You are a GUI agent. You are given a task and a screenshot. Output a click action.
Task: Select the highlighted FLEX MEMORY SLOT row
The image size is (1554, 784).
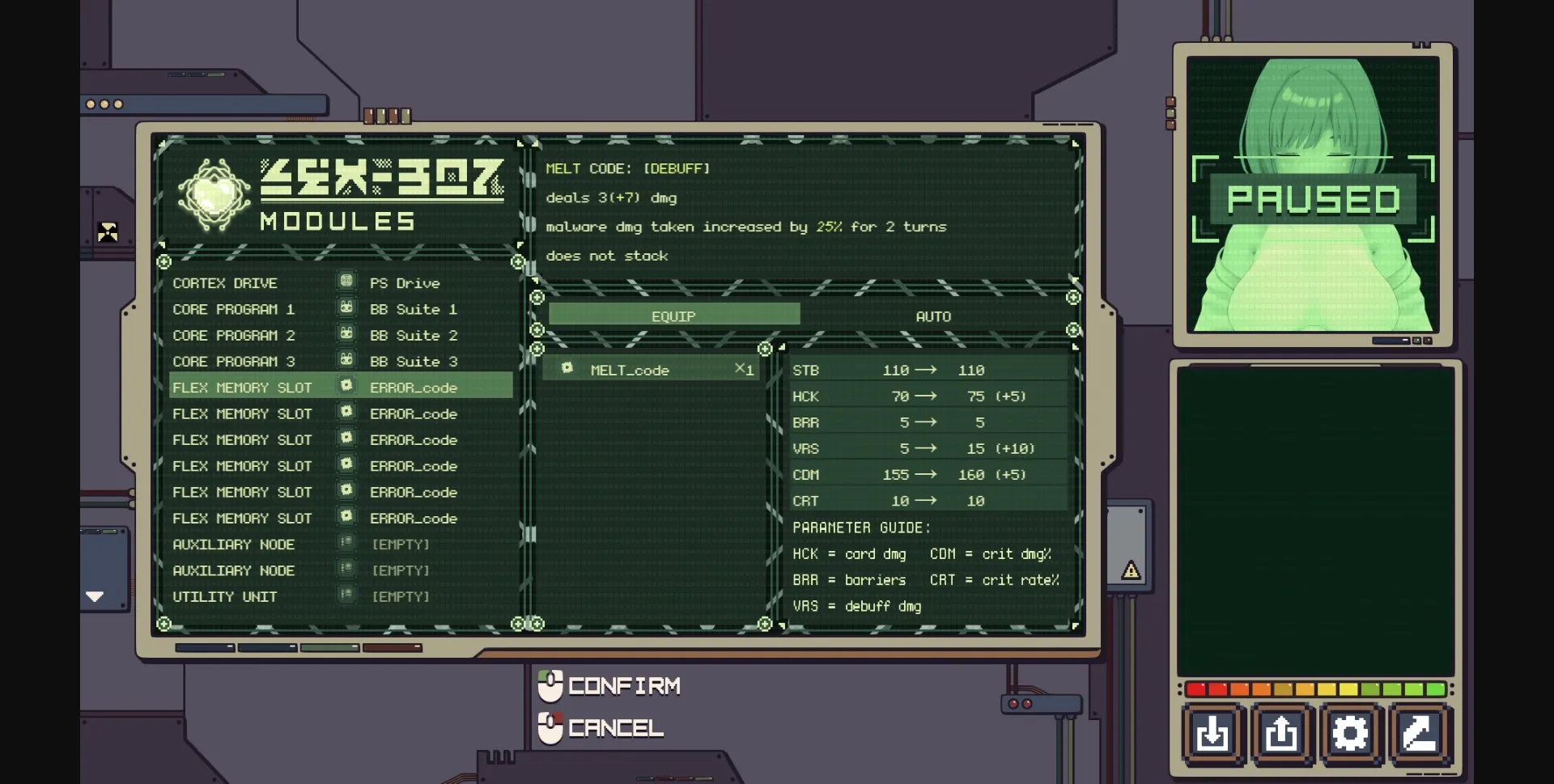[x=242, y=386]
